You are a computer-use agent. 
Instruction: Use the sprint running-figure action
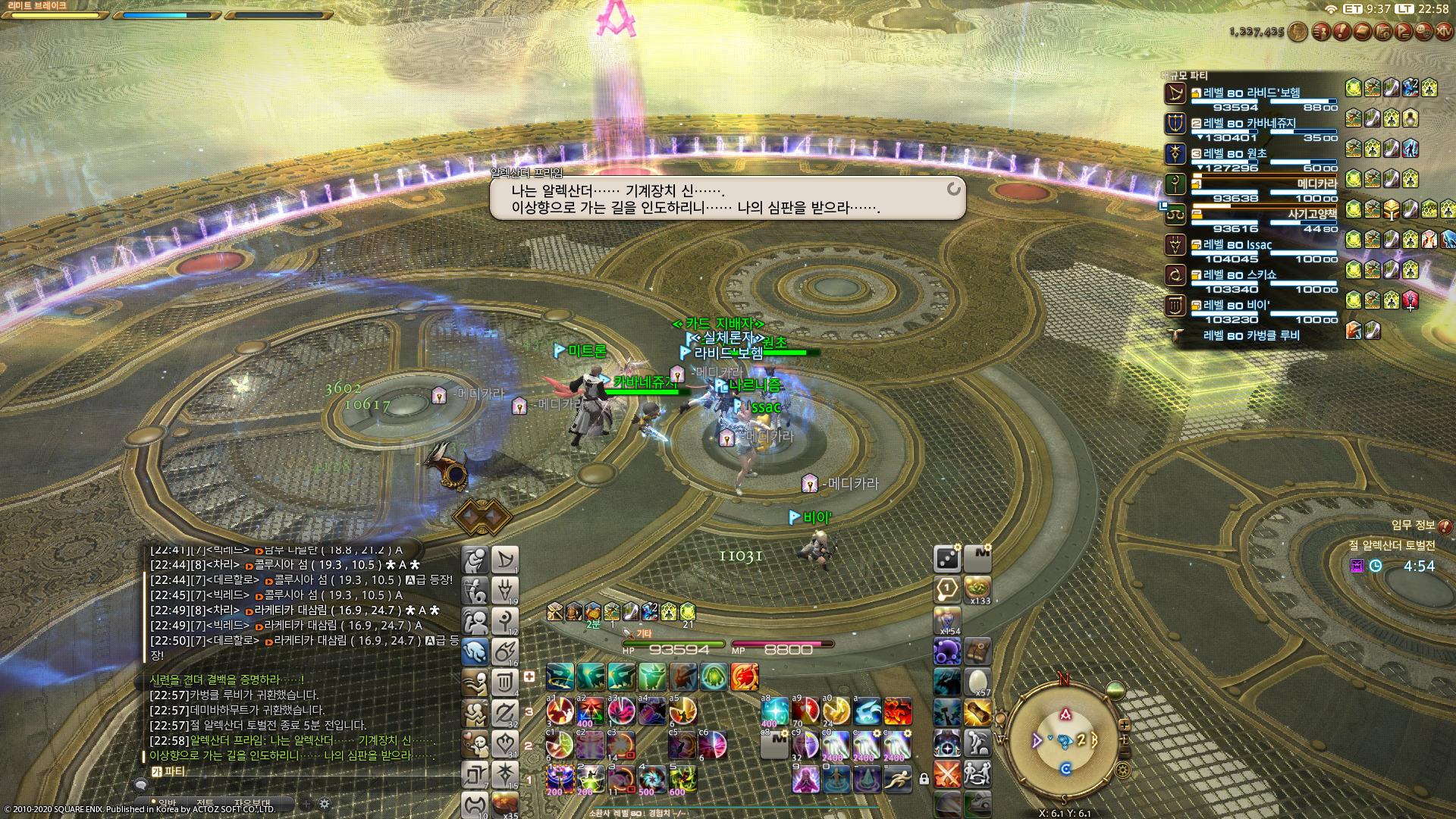(897, 778)
